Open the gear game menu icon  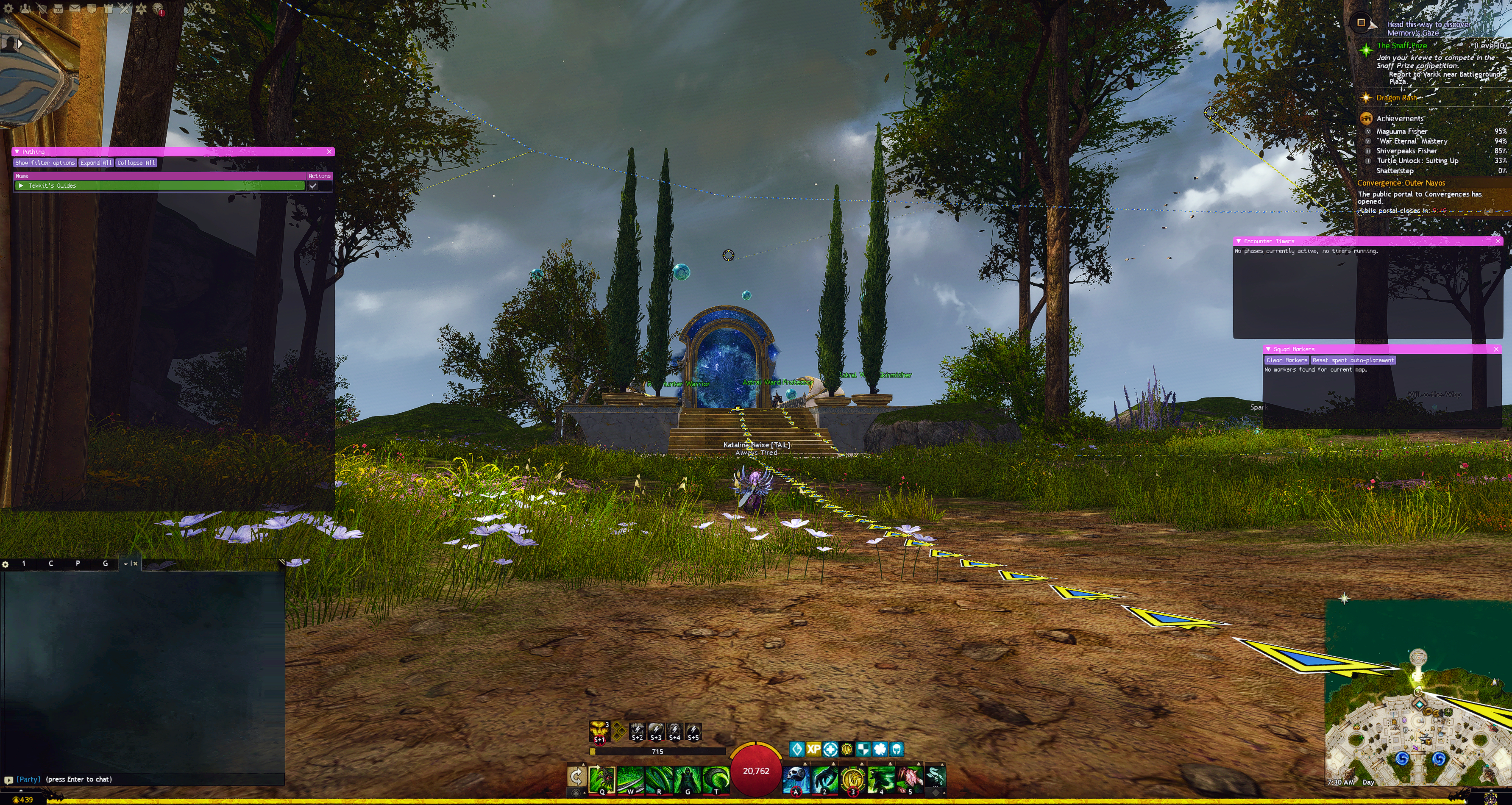tap(8, 8)
